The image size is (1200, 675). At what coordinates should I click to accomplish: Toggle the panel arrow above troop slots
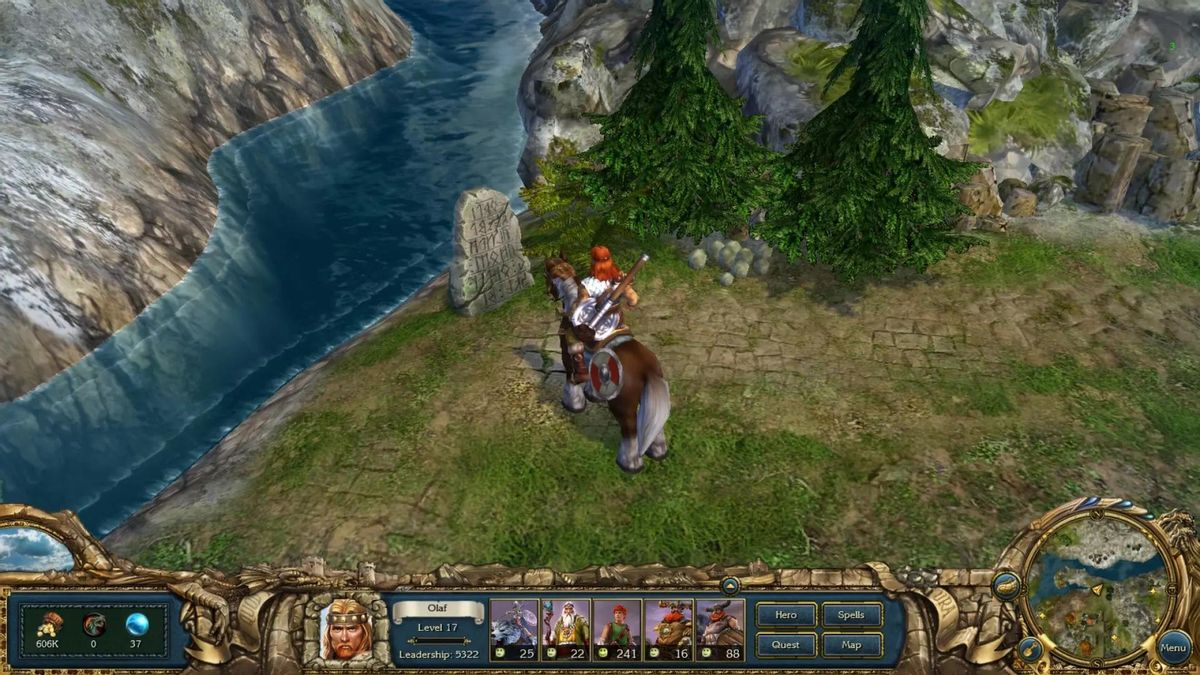click(730, 585)
